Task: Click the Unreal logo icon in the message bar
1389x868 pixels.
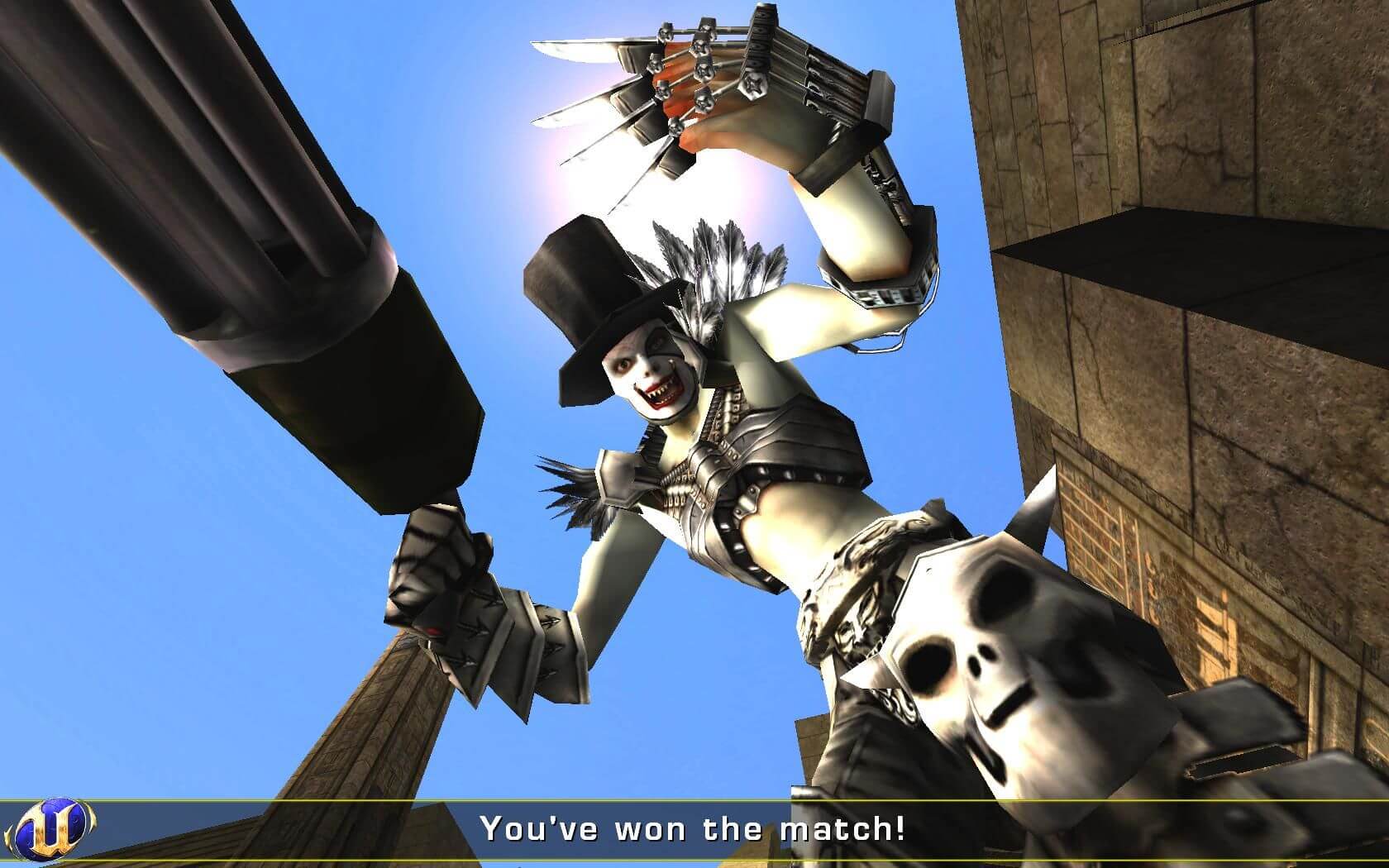Action: click(55, 828)
